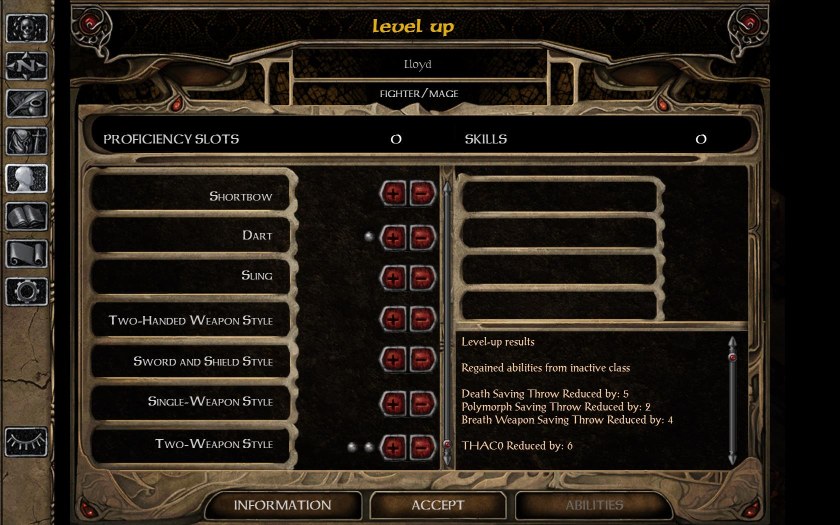Add a proficiency point to Shortbow
The image size is (840, 525).
click(394, 194)
